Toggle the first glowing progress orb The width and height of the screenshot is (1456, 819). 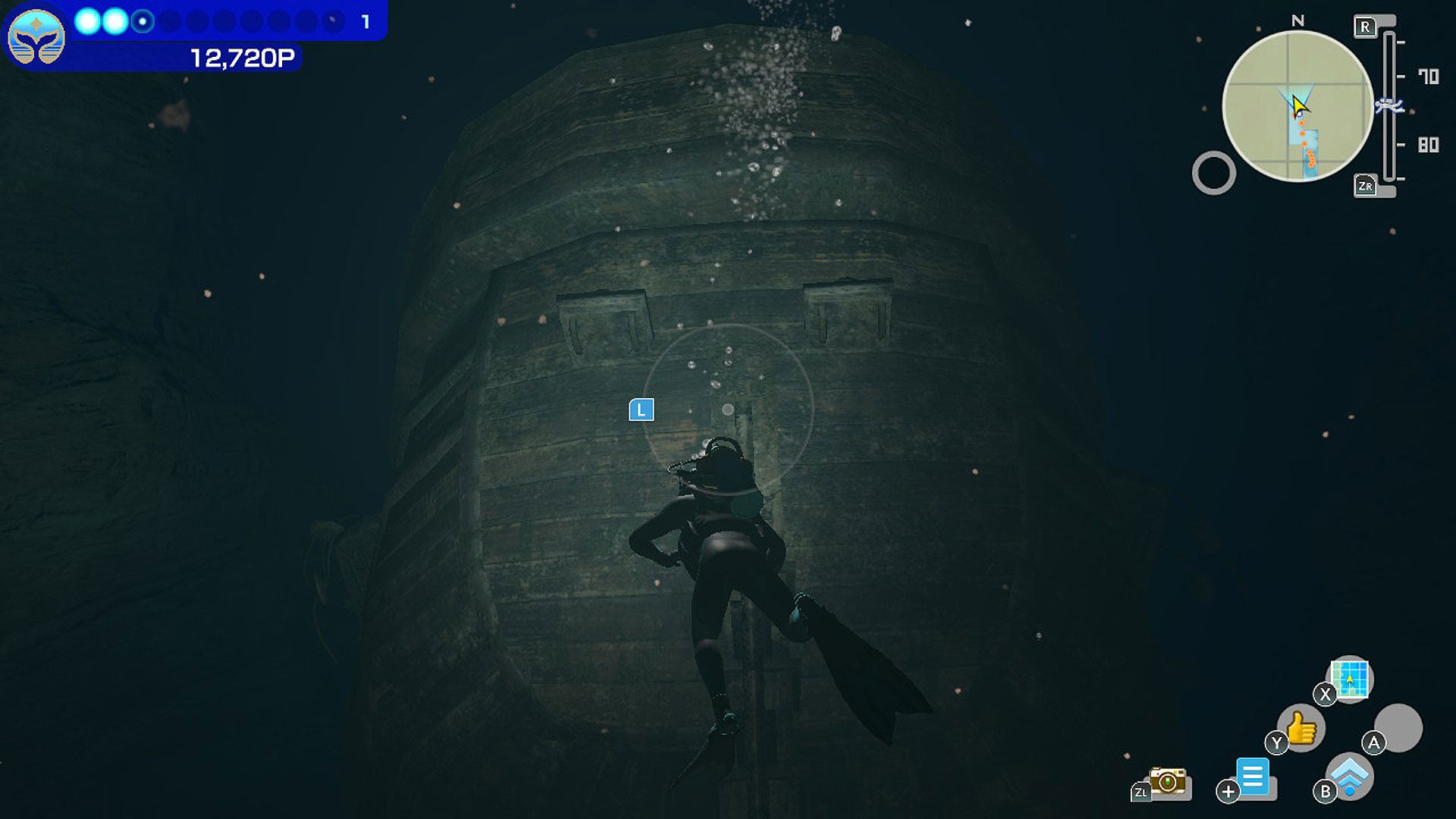point(86,21)
